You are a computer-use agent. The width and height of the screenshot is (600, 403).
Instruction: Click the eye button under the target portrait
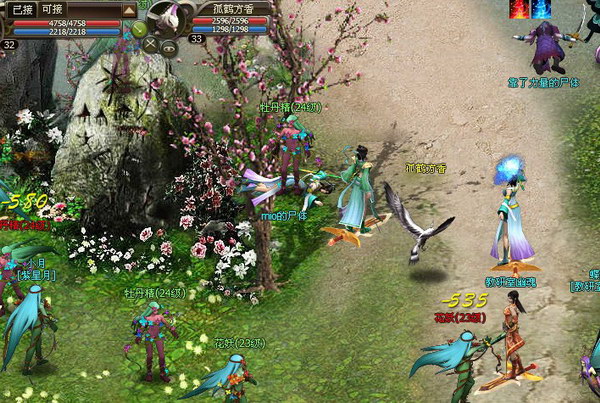click(169, 46)
